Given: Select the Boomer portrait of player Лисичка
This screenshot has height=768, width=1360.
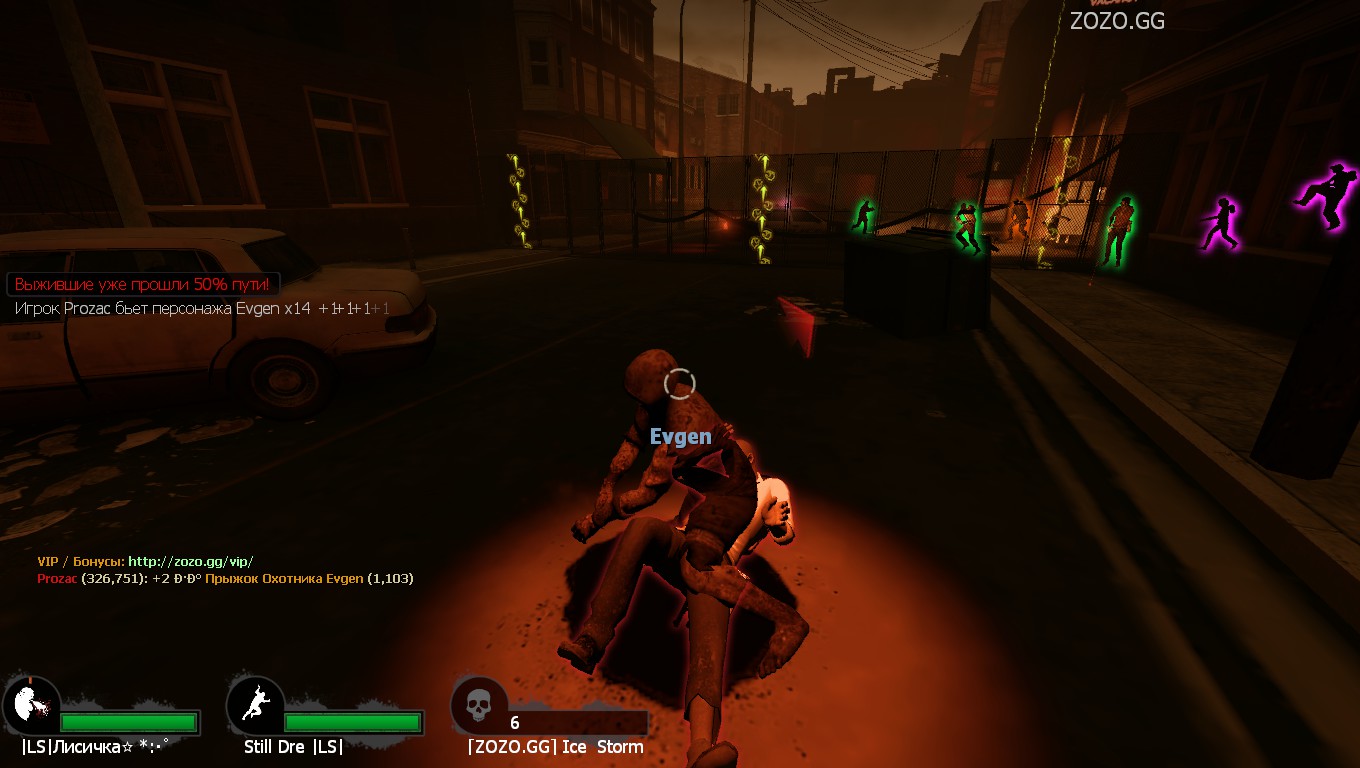Looking at the screenshot, I should click(31, 706).
